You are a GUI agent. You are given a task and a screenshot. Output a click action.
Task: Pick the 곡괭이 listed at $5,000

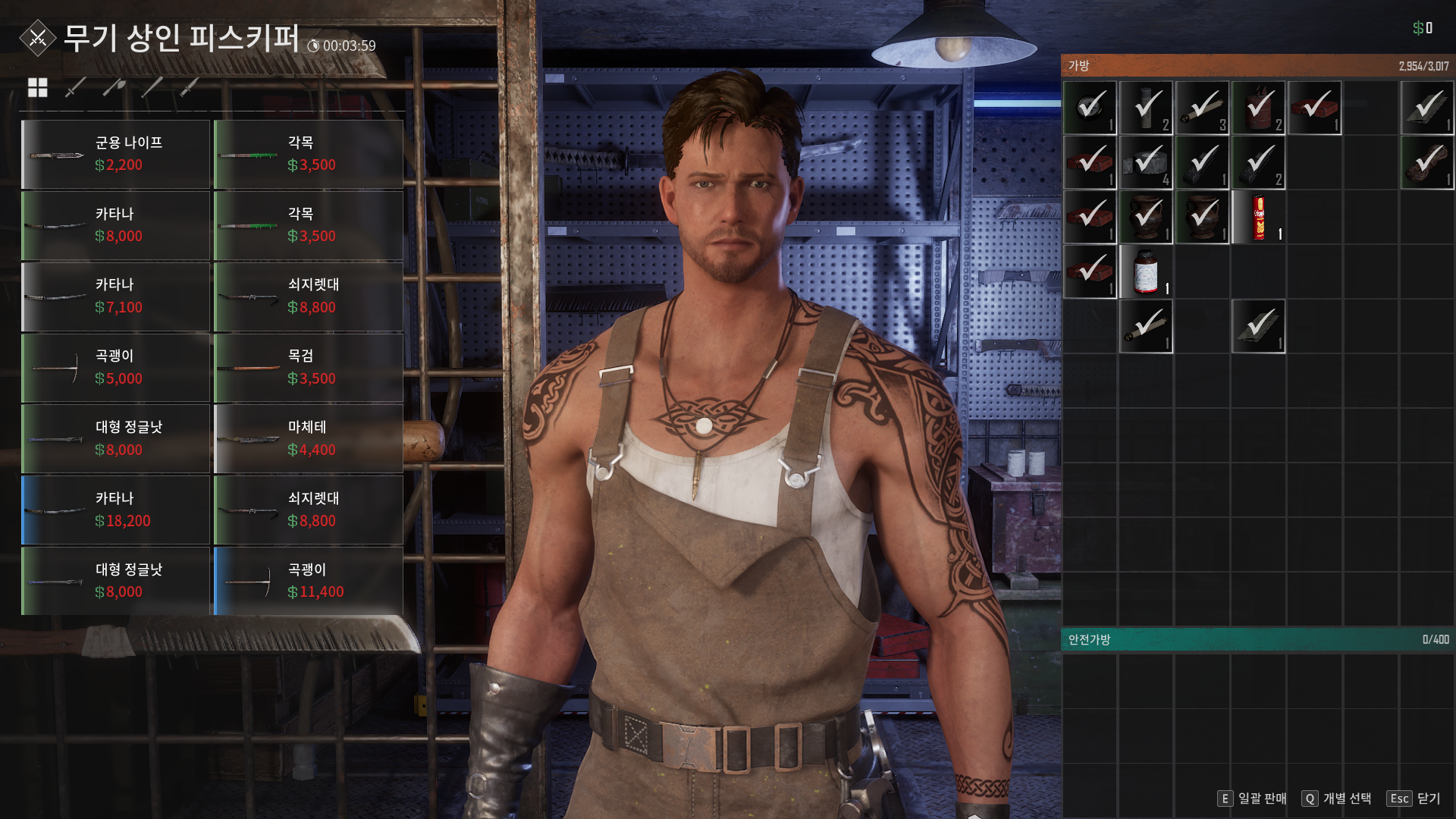(115, 368)
